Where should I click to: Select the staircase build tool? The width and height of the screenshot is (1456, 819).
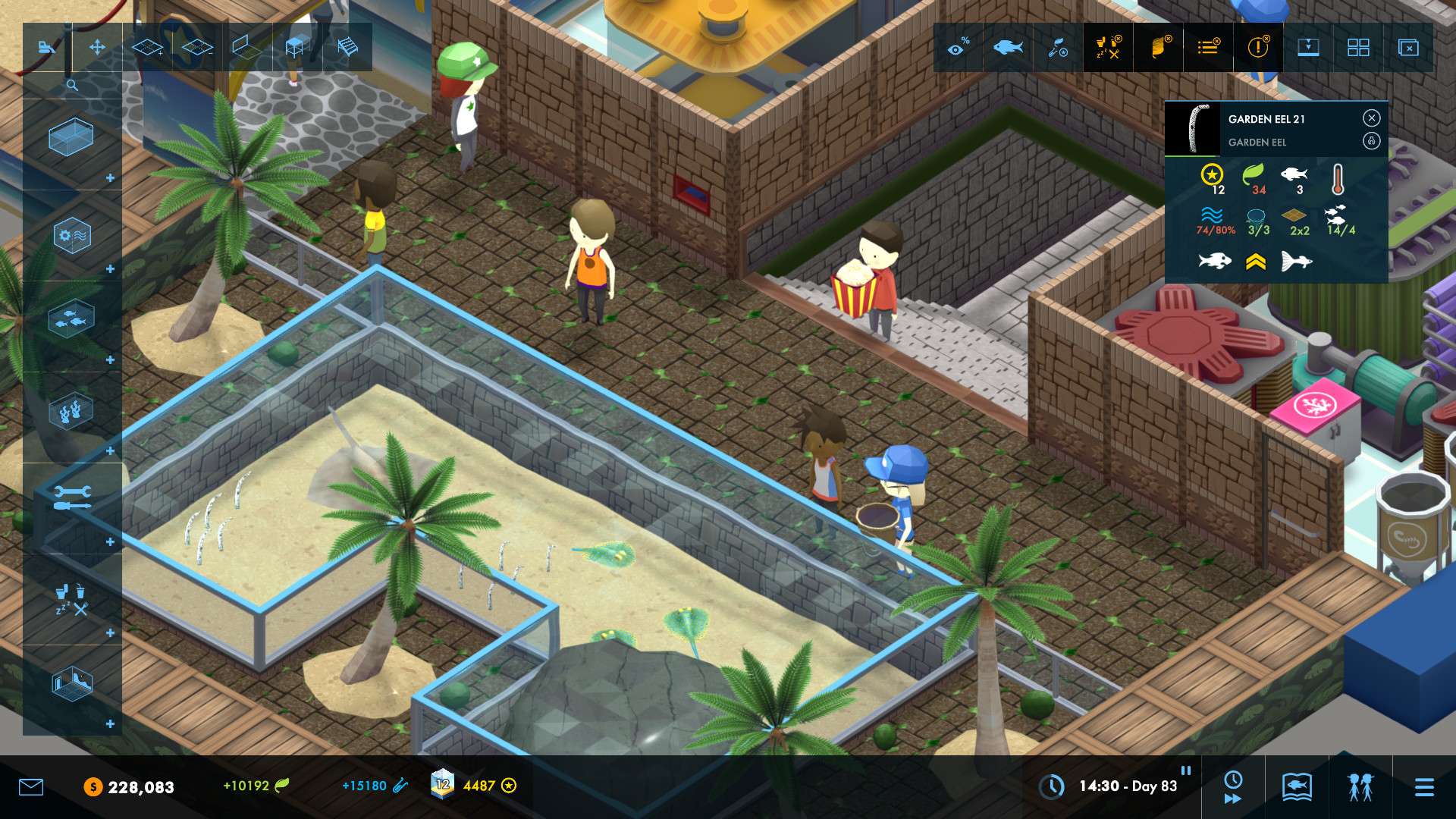click(x=347, y=47)
